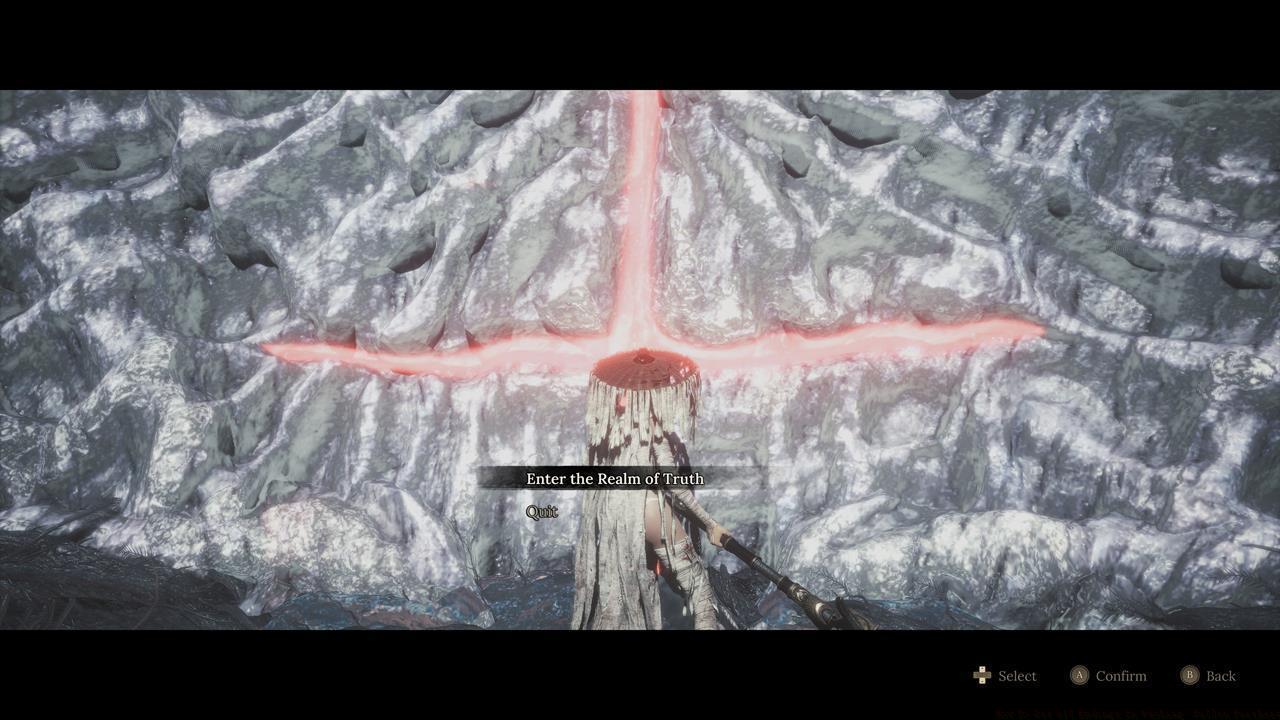Click the directional pad icon near Select label
The height and width of the screenshot is (720, 1280).
(x=982, y=675)
